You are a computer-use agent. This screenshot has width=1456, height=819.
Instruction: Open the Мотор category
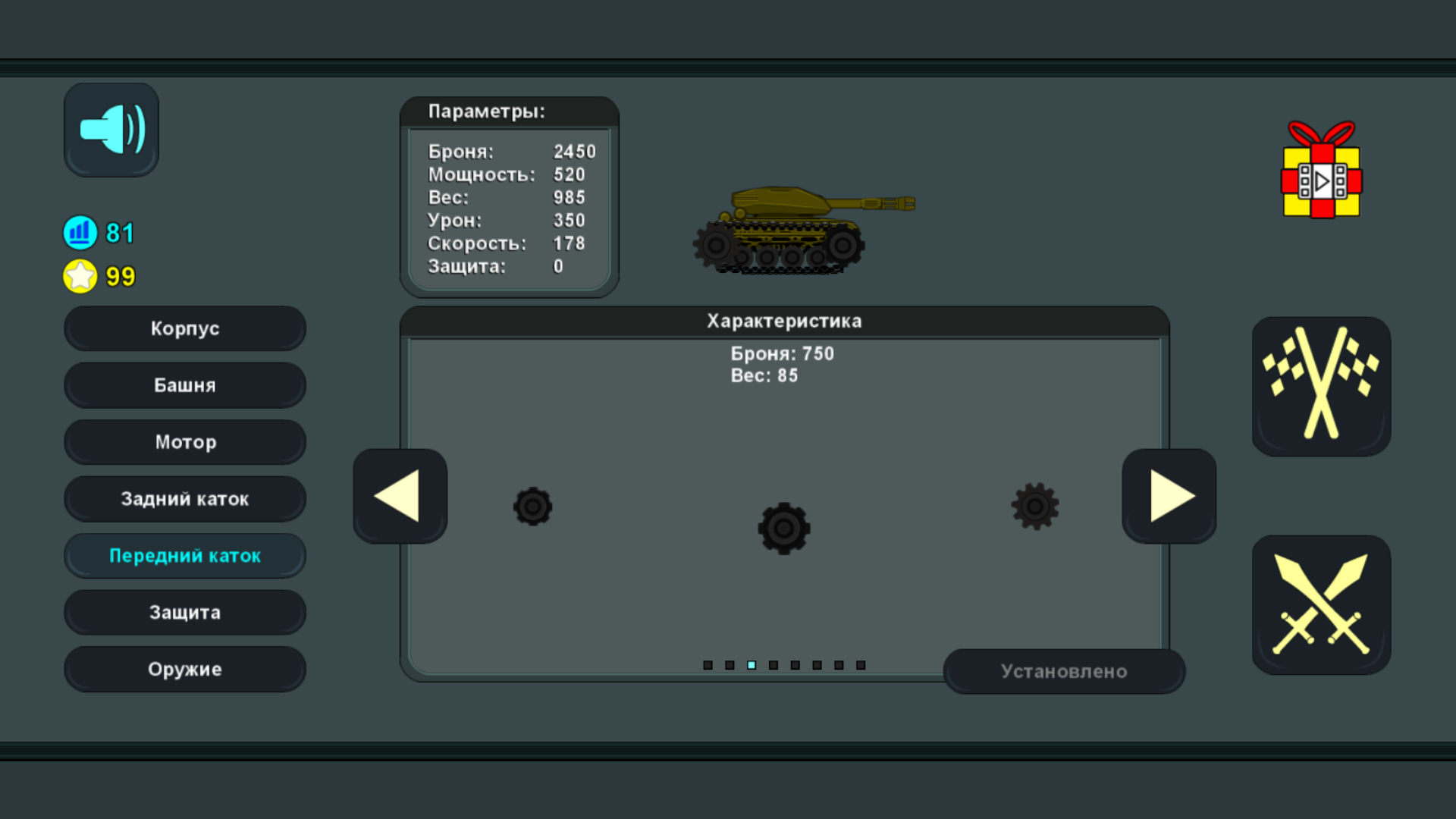(184, 441)
